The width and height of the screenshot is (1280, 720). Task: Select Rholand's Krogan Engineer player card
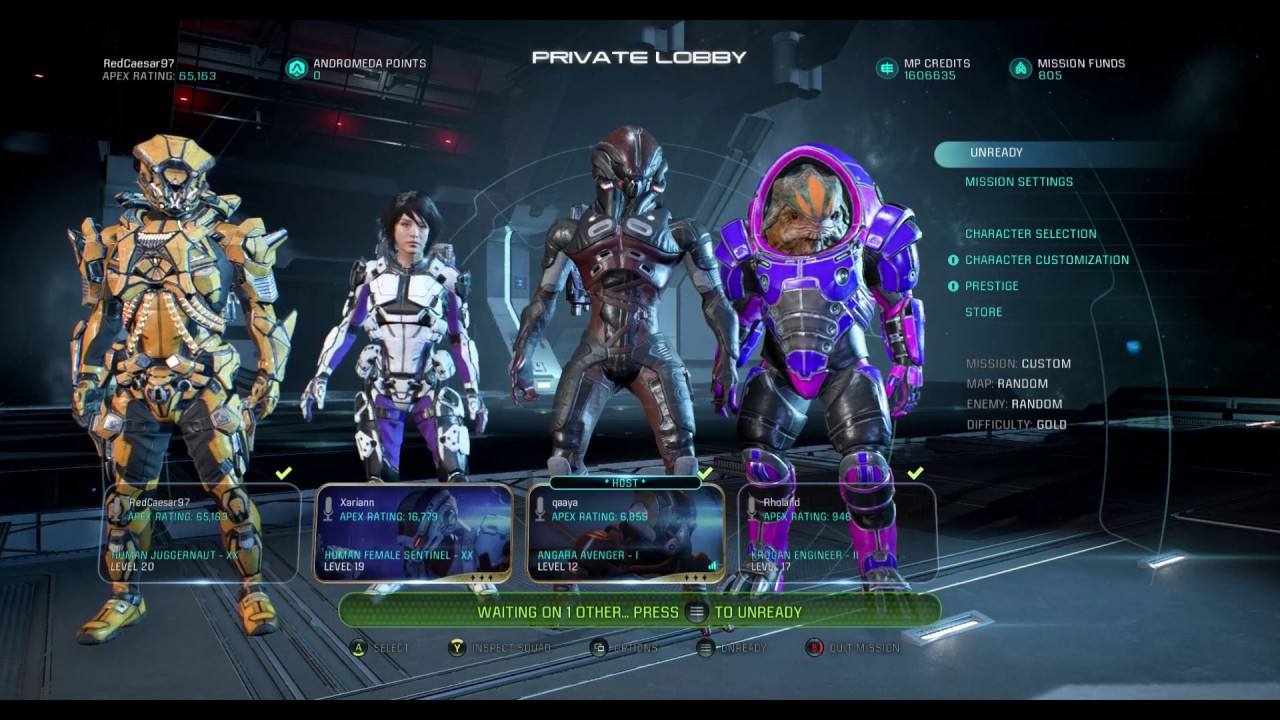[x=838, y=533]
